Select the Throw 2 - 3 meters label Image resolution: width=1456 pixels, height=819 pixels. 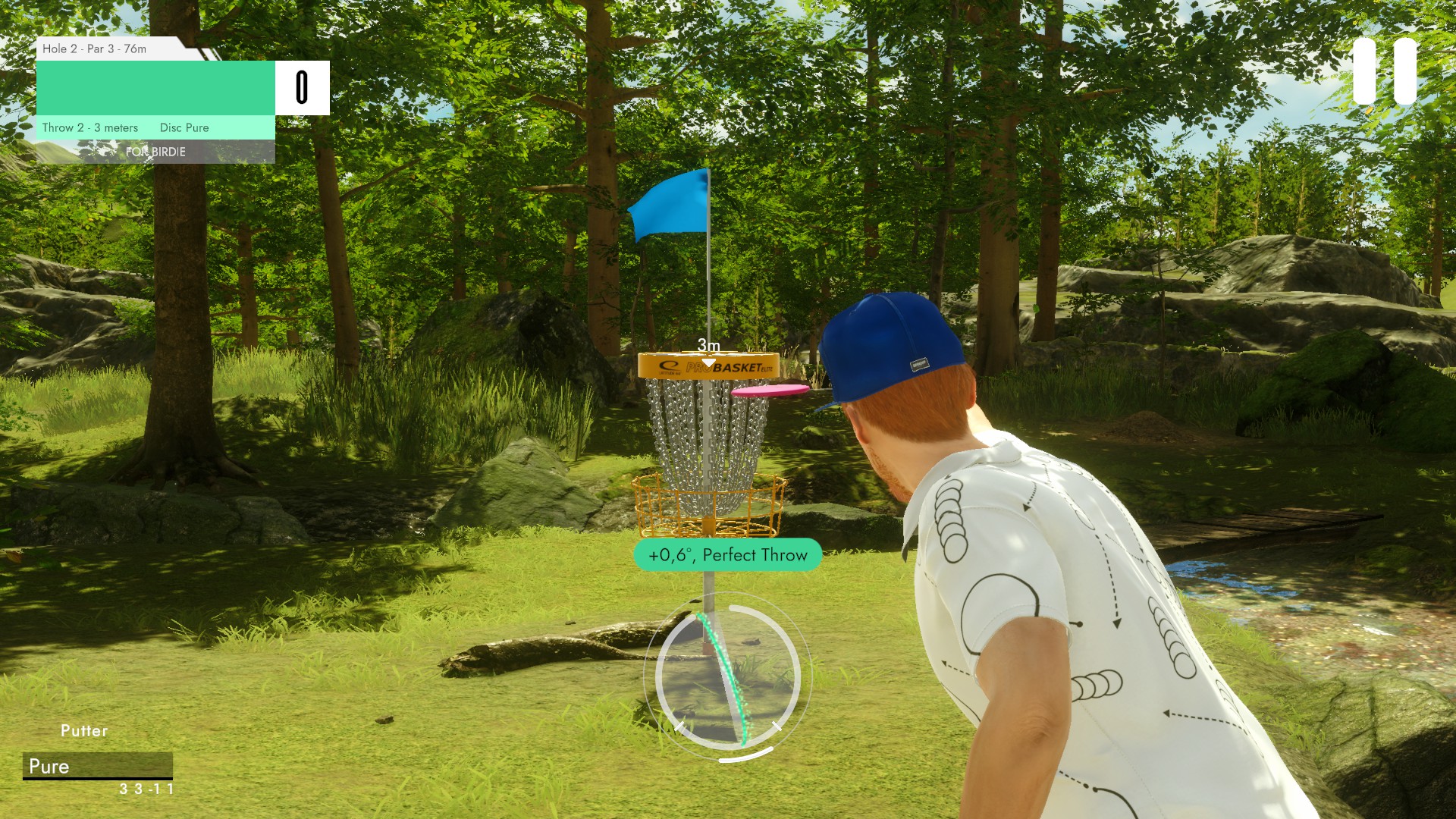click(90, 127)
